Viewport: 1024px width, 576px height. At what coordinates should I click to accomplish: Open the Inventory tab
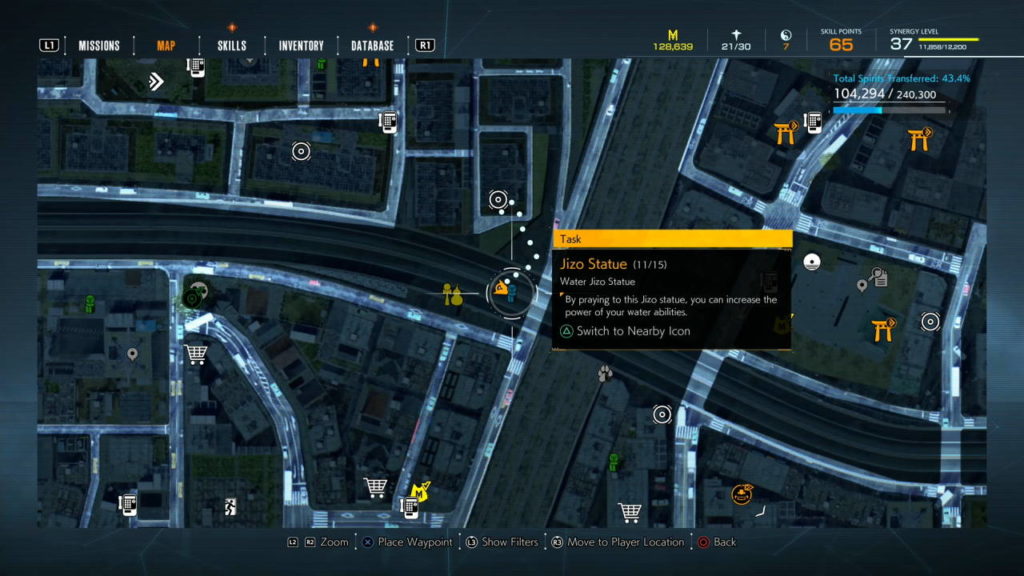(301, 45)
